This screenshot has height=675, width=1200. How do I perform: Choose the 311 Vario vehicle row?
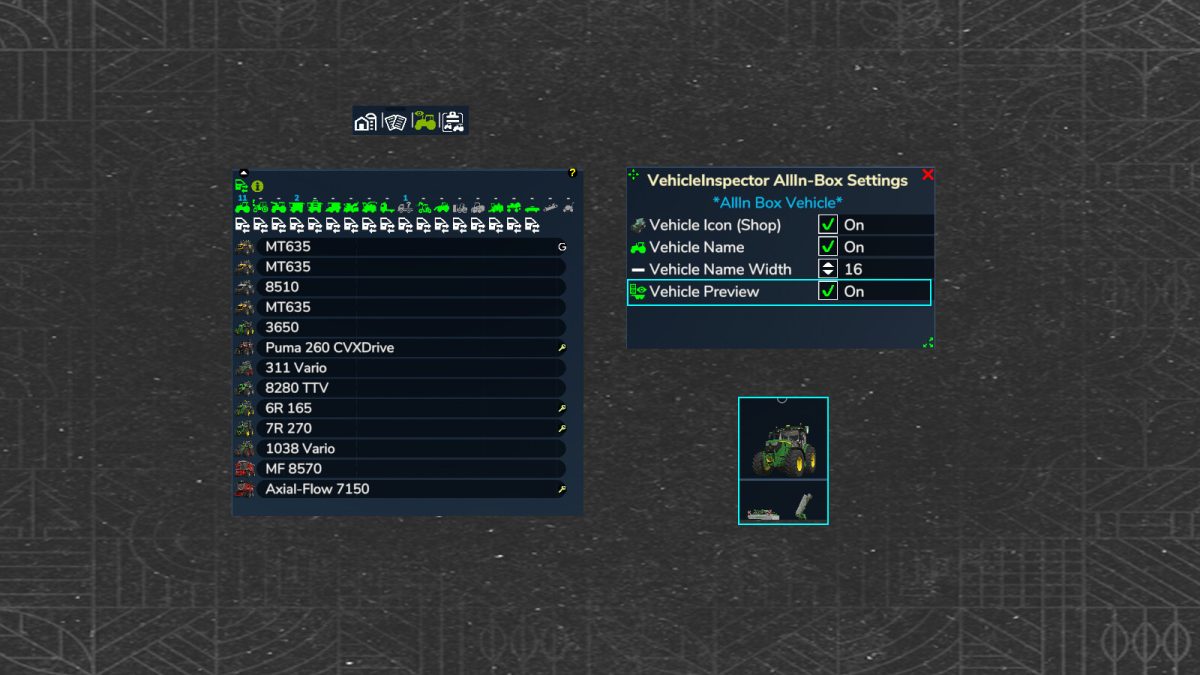[x=410, y=368]
